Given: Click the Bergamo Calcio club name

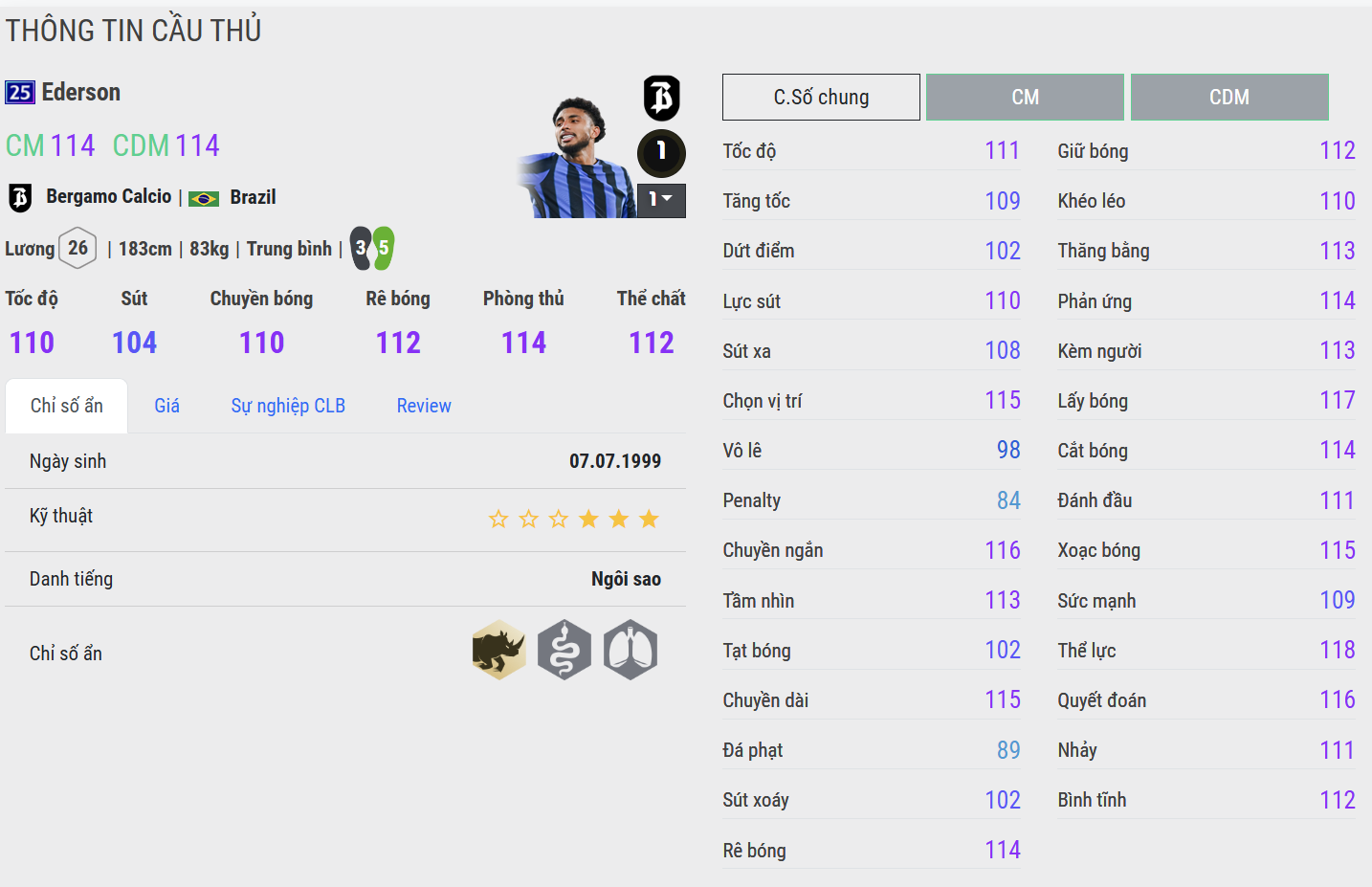Looking at the screenshot, I should [109, 197].
